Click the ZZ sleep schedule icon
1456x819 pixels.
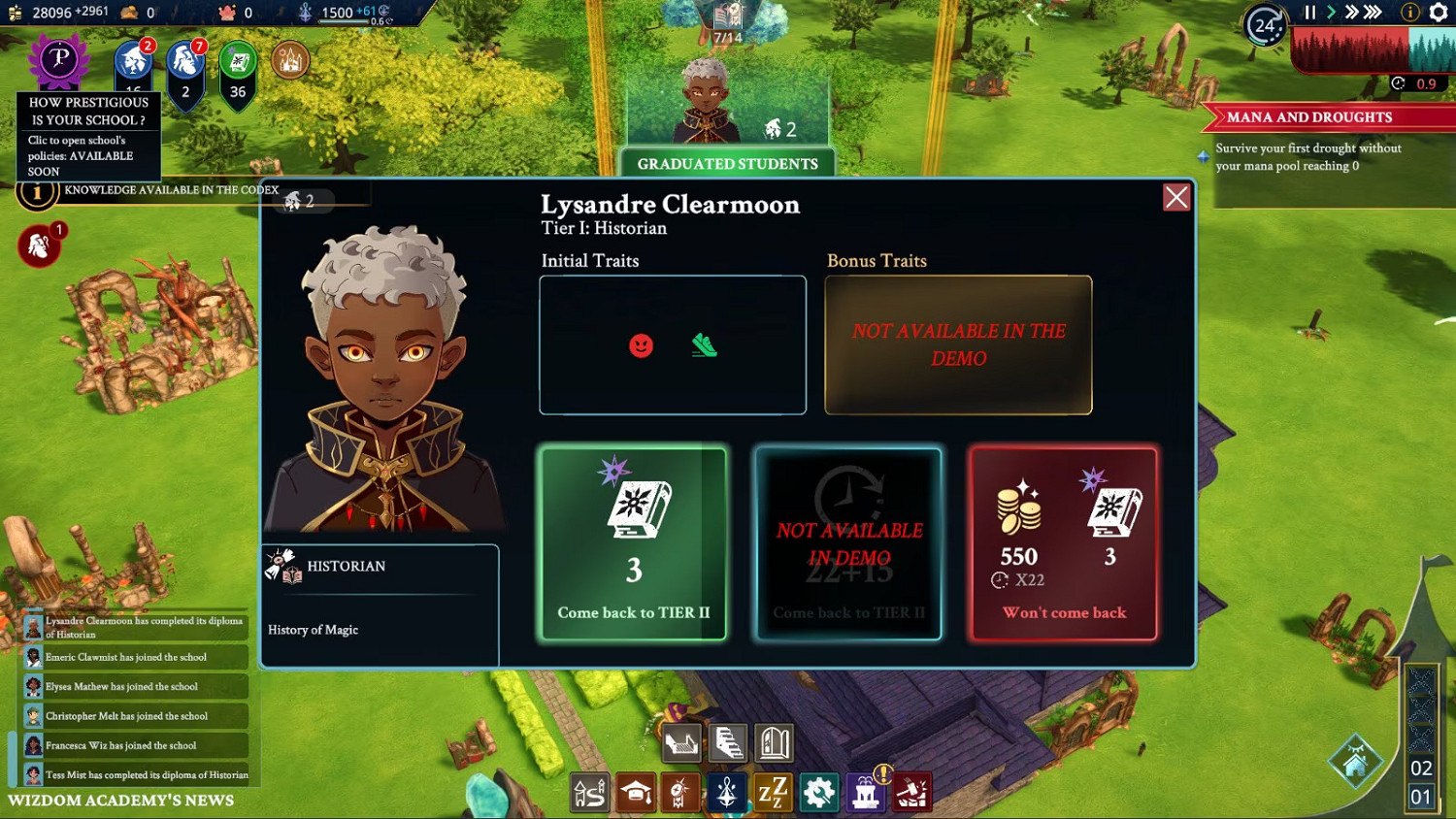tap(772, 792)
